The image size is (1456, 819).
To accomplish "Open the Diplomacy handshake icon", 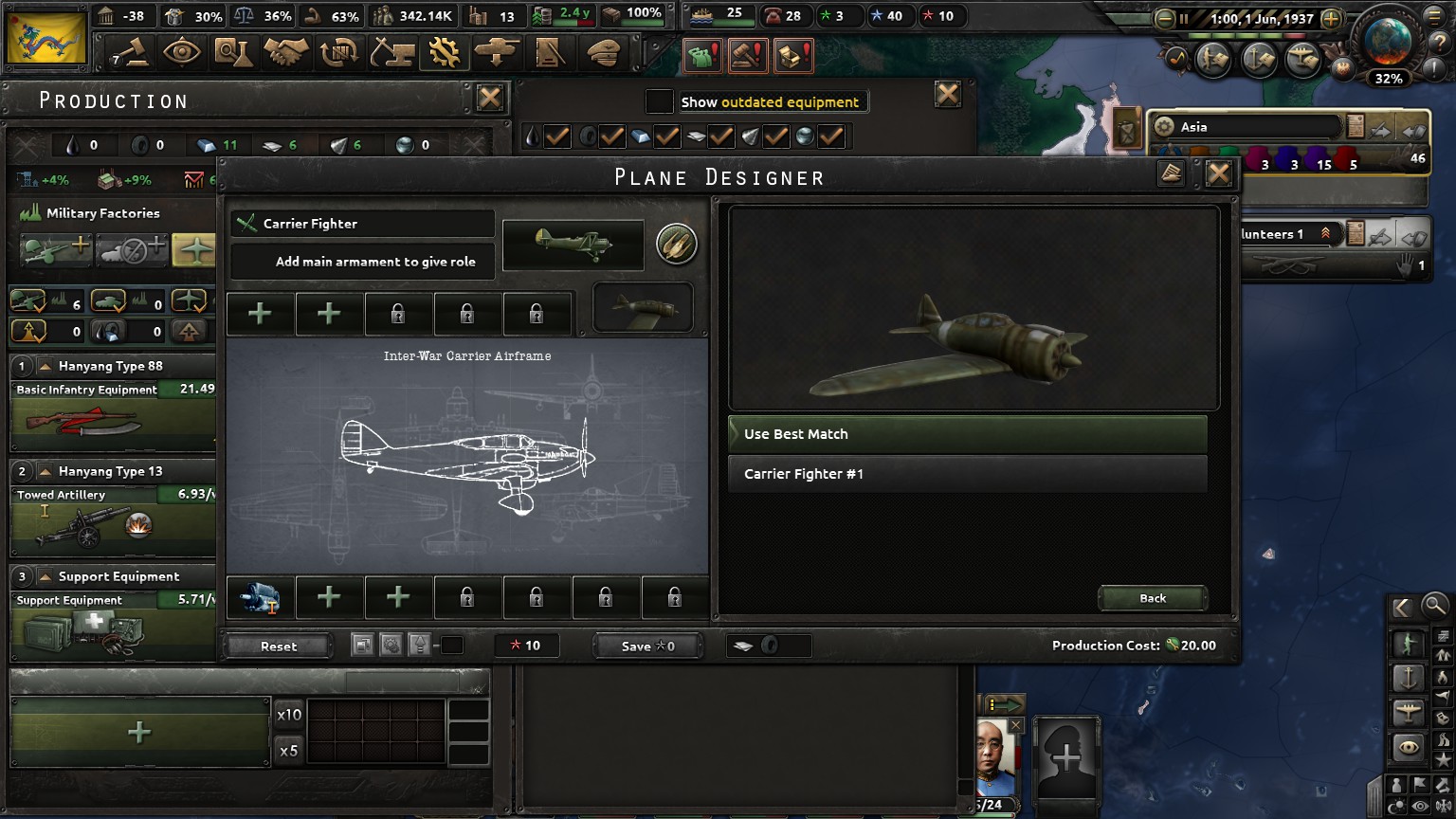I will (x=286, y=52).
